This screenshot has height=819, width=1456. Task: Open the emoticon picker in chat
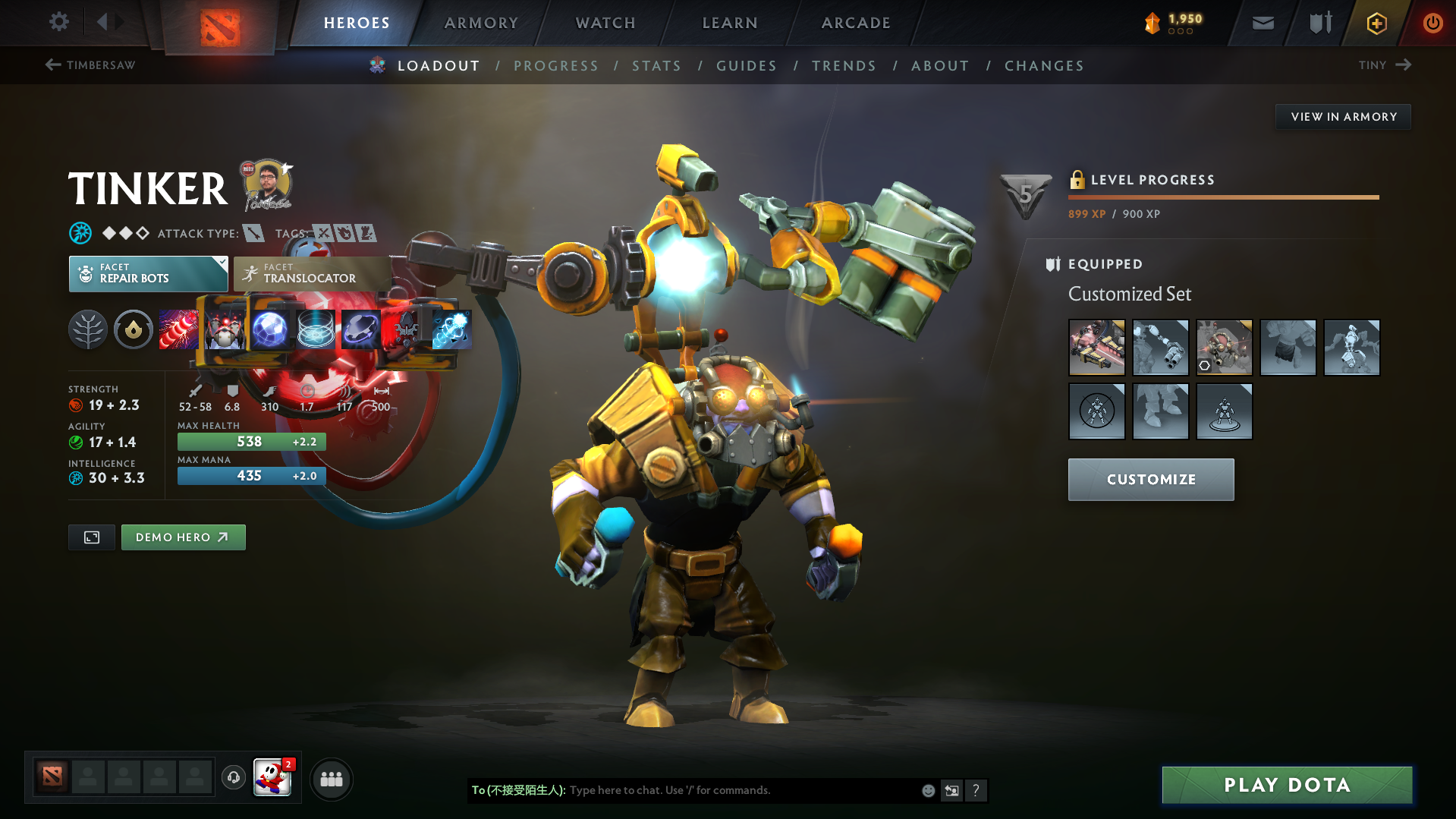pyautogui.click(x=927, y=790)
